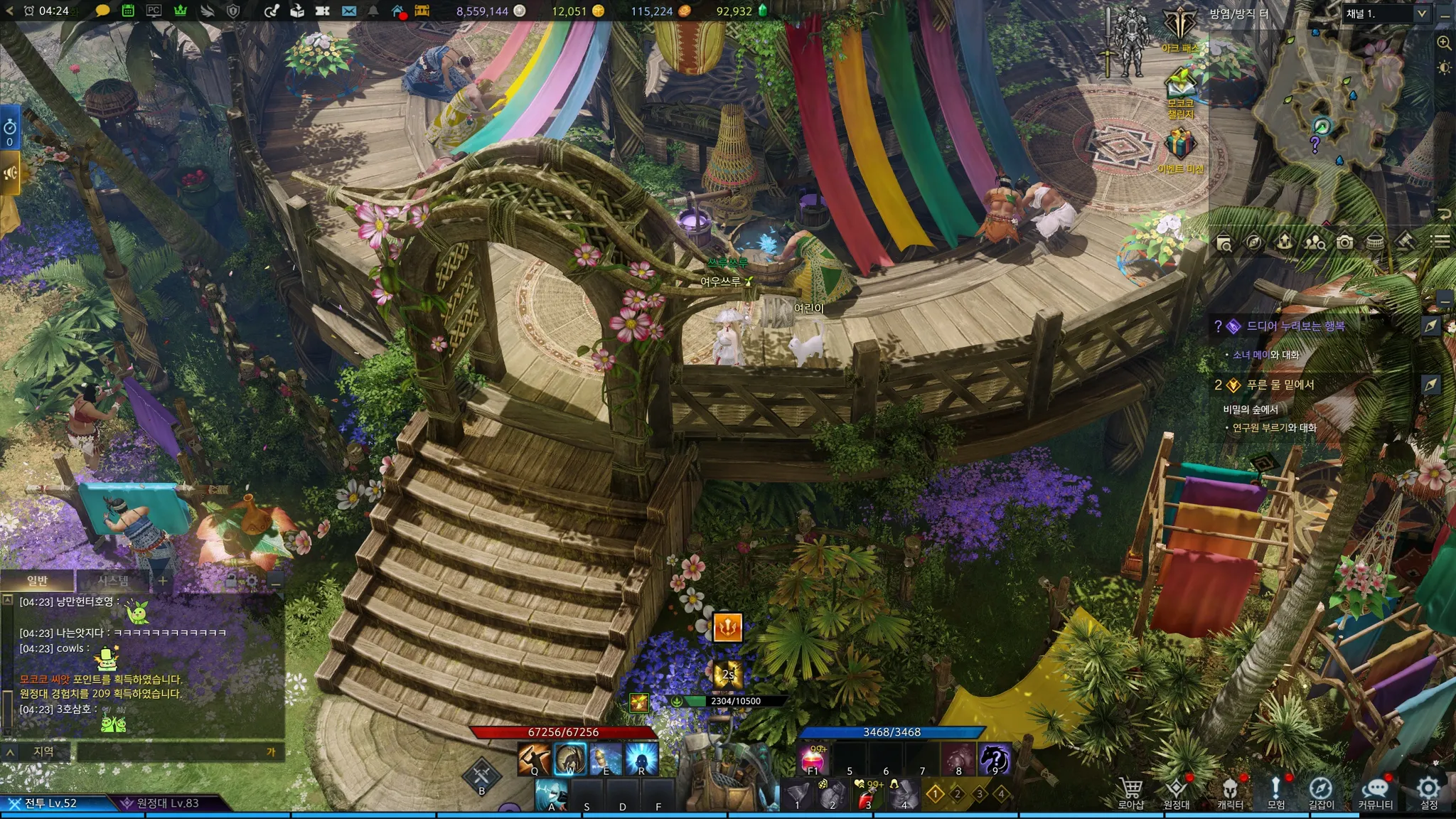Open the 모험 adventure menu
This screenshot has height=819, width=1456.
[1275, 790]
